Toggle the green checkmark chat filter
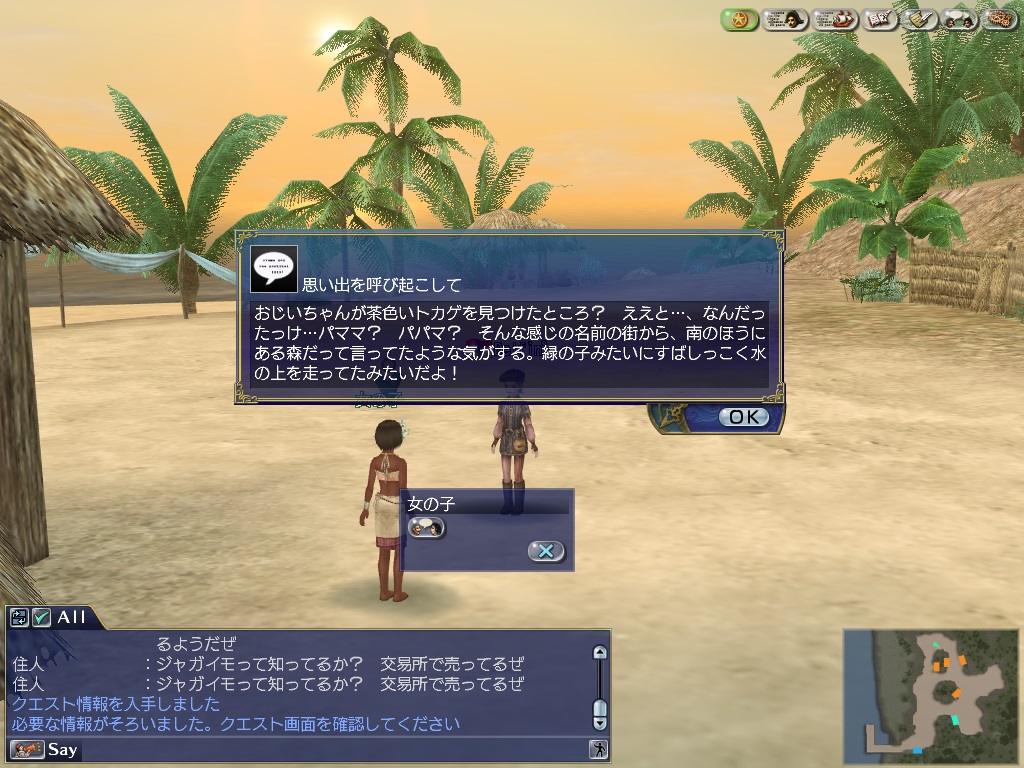 41,618
